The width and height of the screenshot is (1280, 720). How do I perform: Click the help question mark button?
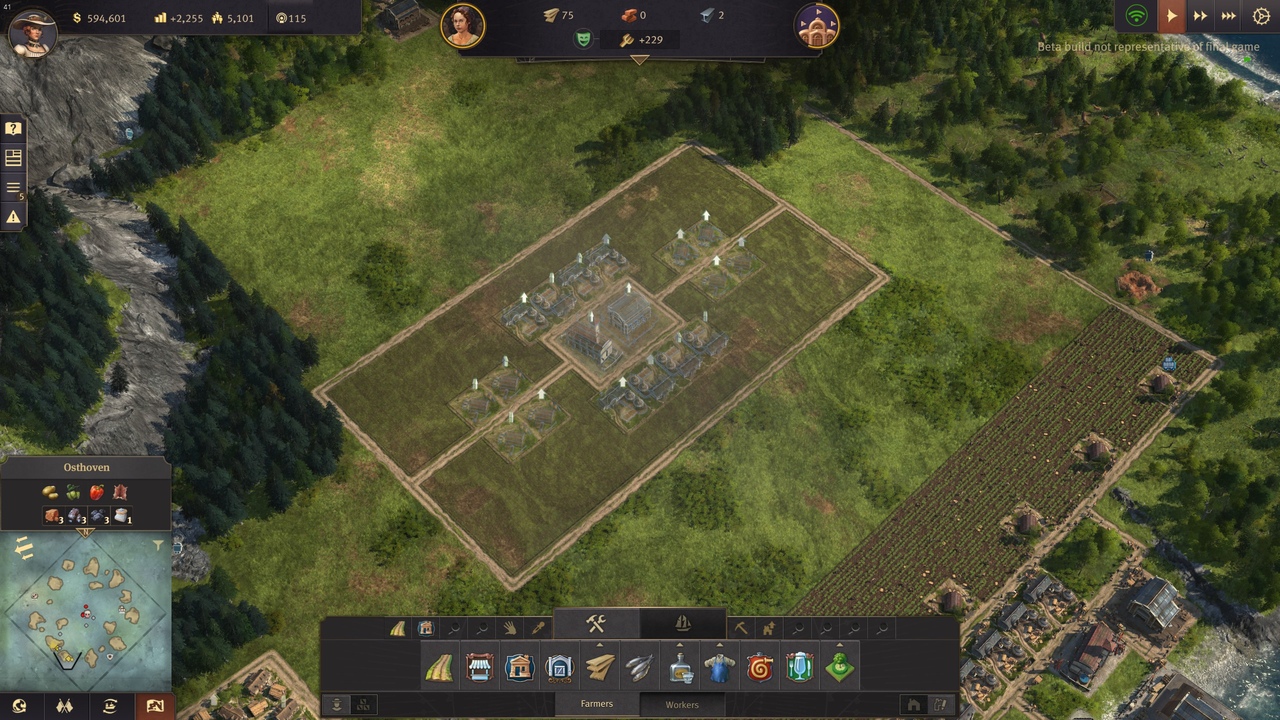[12, 128]
